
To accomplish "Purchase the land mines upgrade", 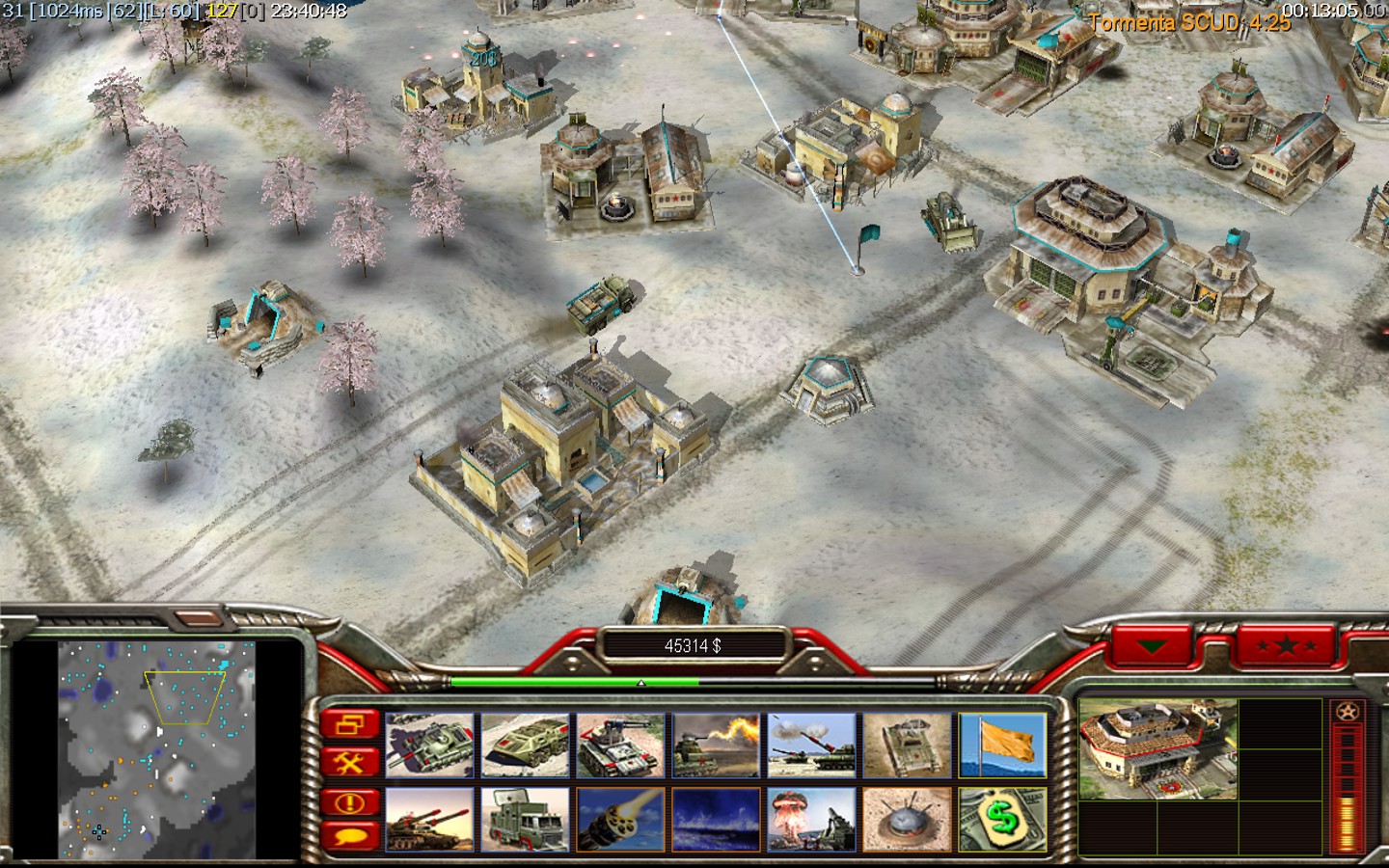I will coord(907,820).
